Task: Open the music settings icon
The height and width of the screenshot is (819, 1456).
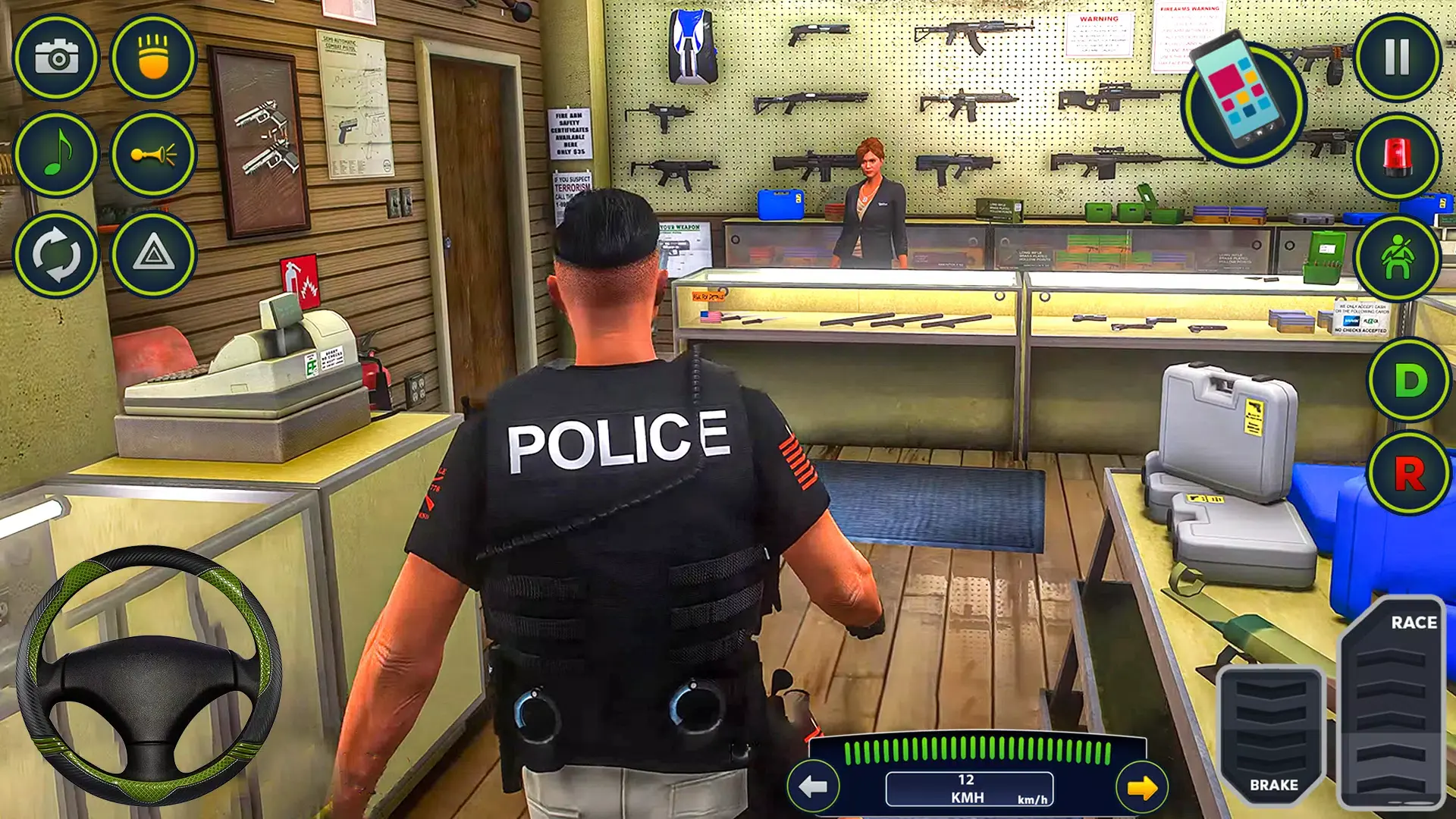Action: click(x=57, y=154)
